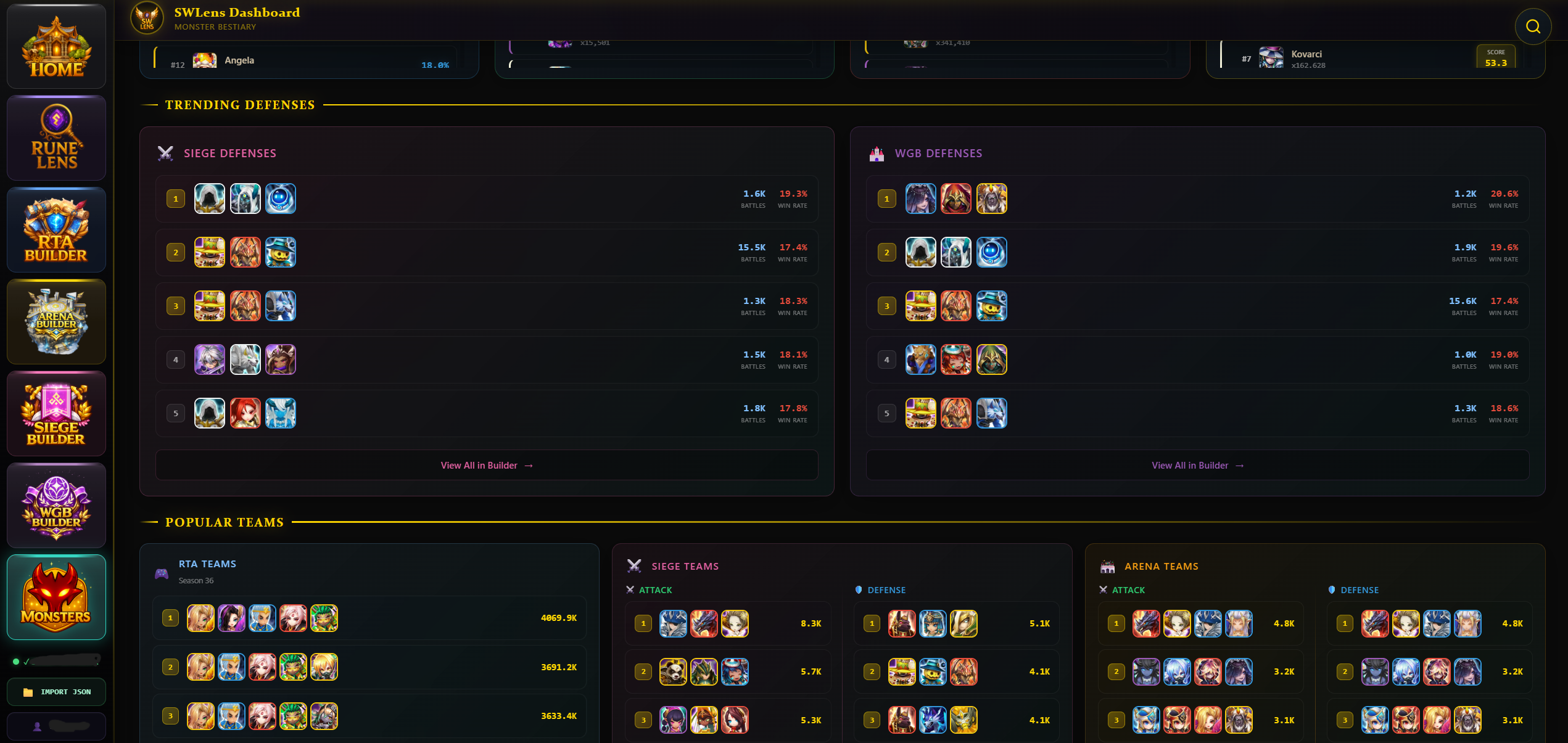Open Rune Lens from the sidebar
Image resolution: width=1568 pixels, height=743 pixels.
pyautogui.click(x=56, y=138)
